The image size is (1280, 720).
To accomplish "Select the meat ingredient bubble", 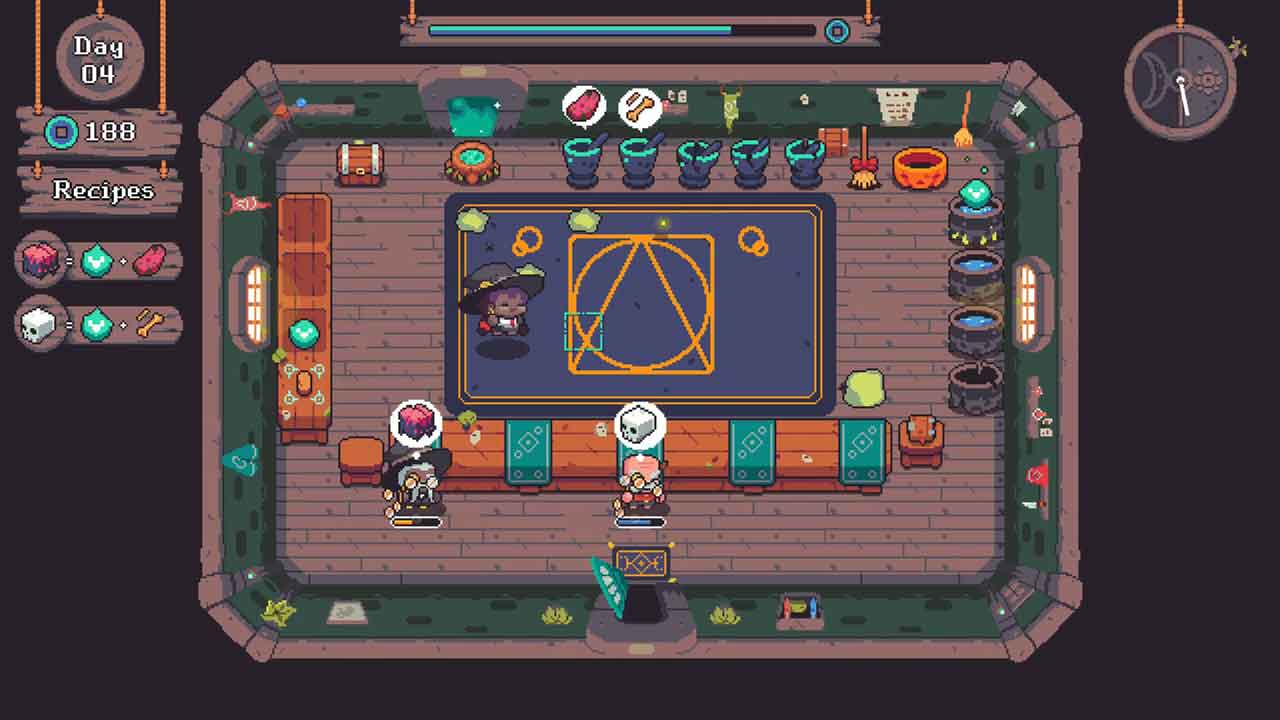I will 584,105.
